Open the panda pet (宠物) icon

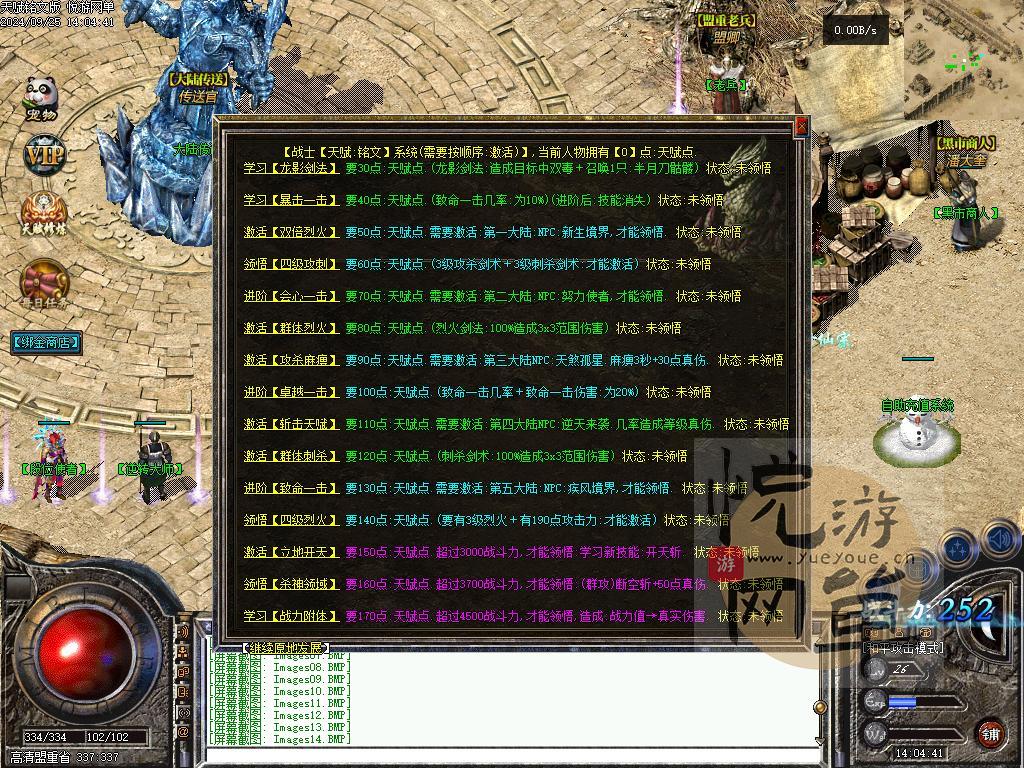click(x=41, y=98)
